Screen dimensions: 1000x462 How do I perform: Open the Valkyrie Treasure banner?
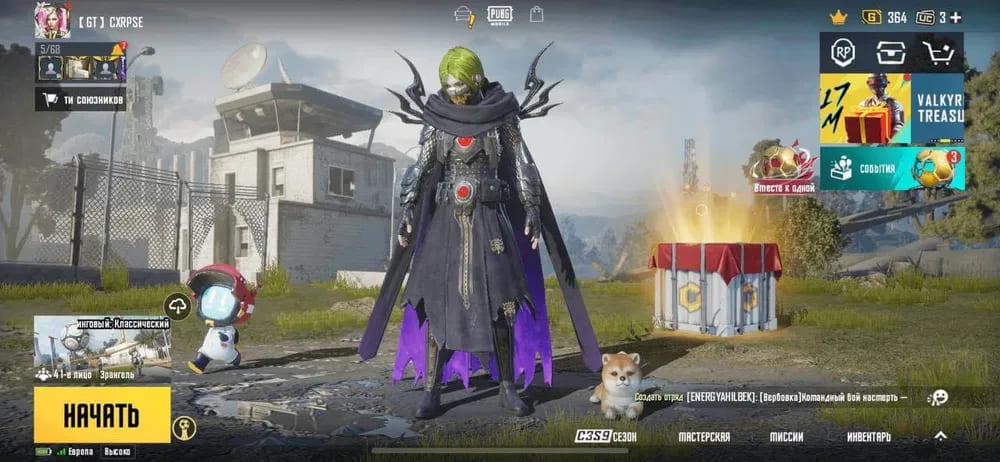tap(891, 108)
